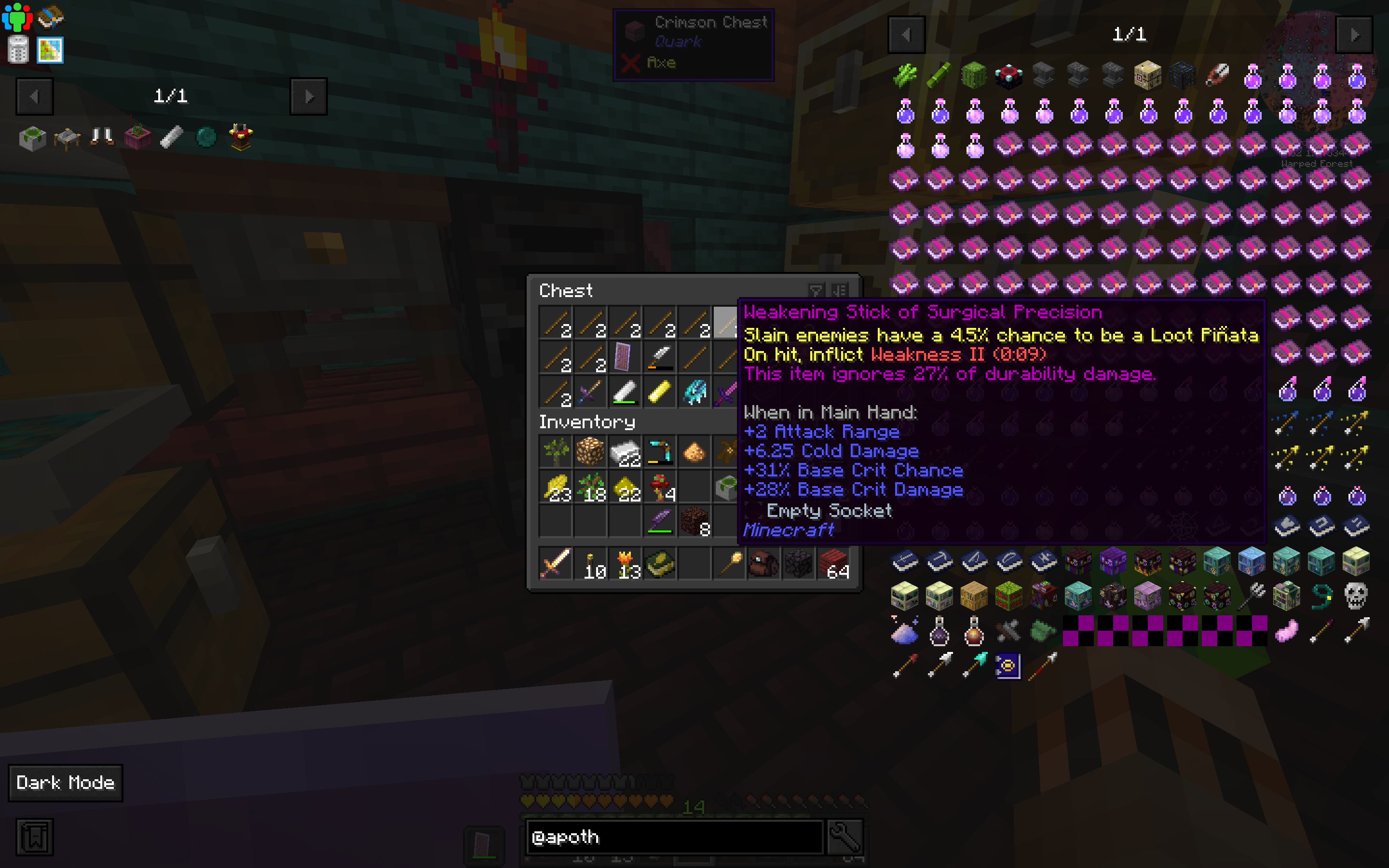Select the Inventory section label
The image size is (1389, 868).
(586, 422)
